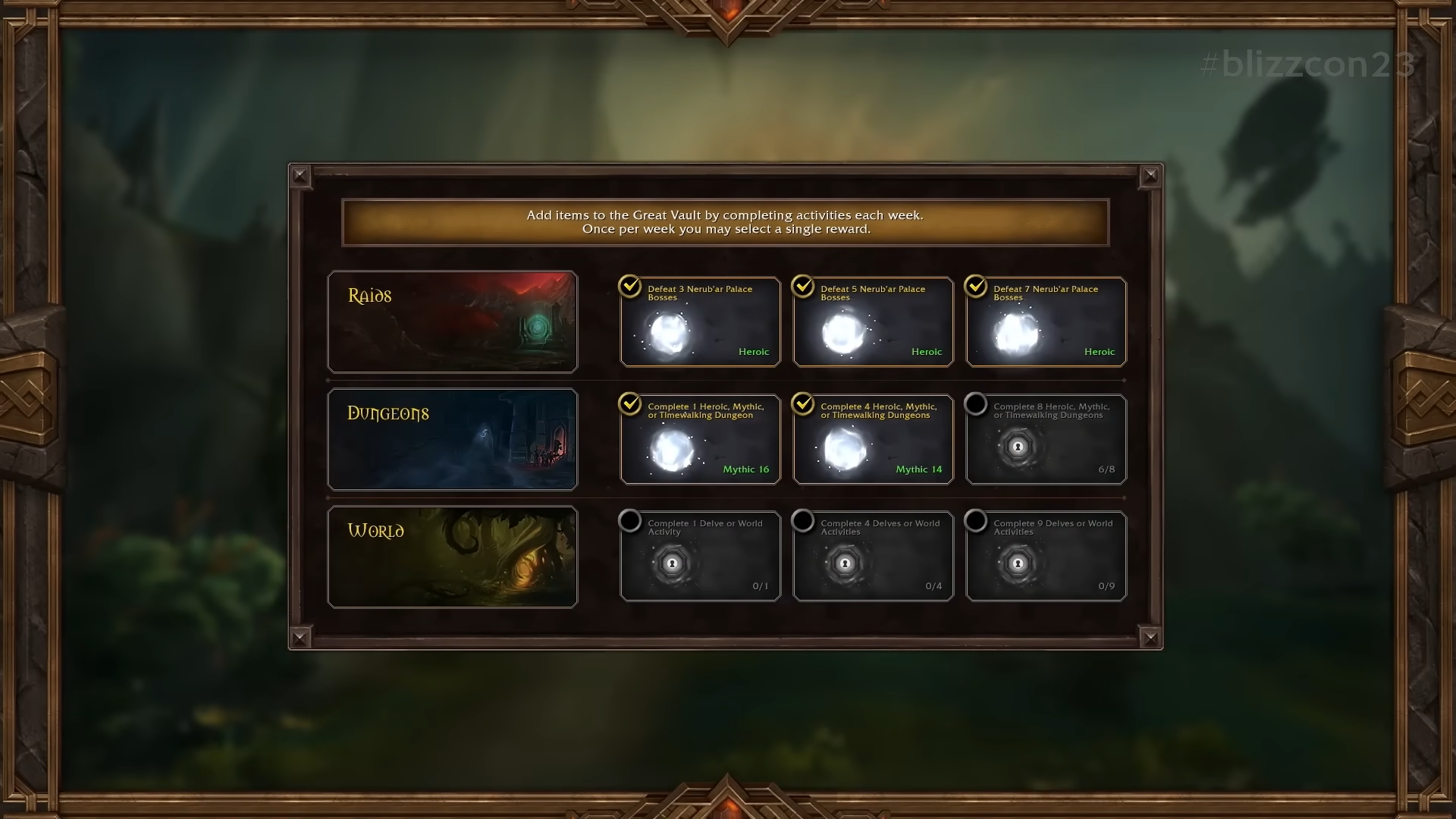The width and height of the screenshot is (1456, 819).
Task: Select the Mythic 16 dungeon reward
Action: pos(700,440)
